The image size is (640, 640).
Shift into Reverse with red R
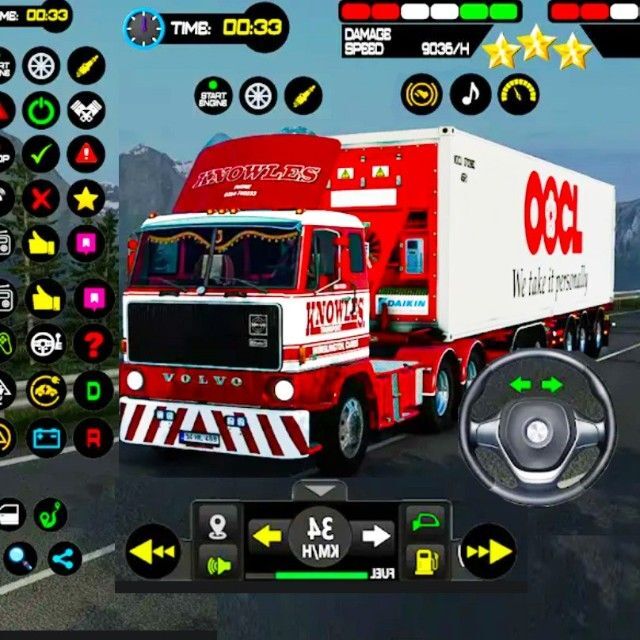(93, 435)
